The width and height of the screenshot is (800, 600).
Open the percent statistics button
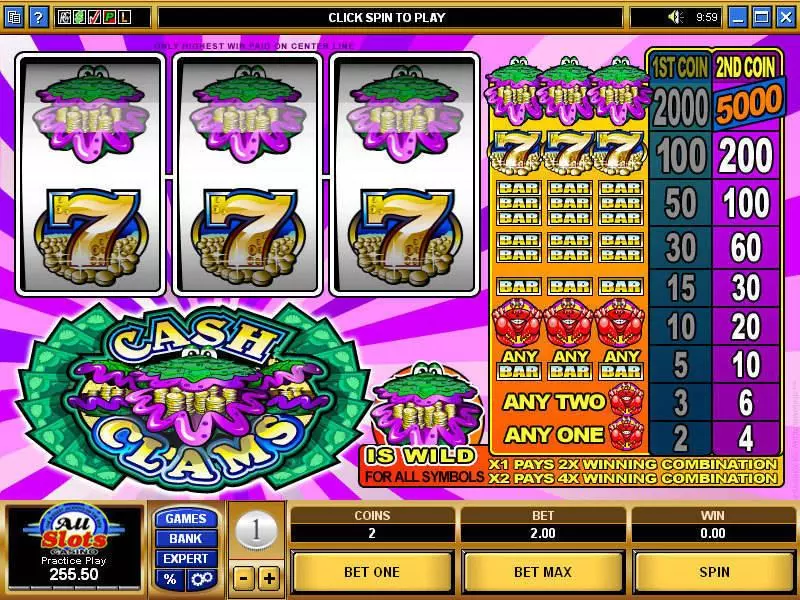tap(170, 580)
